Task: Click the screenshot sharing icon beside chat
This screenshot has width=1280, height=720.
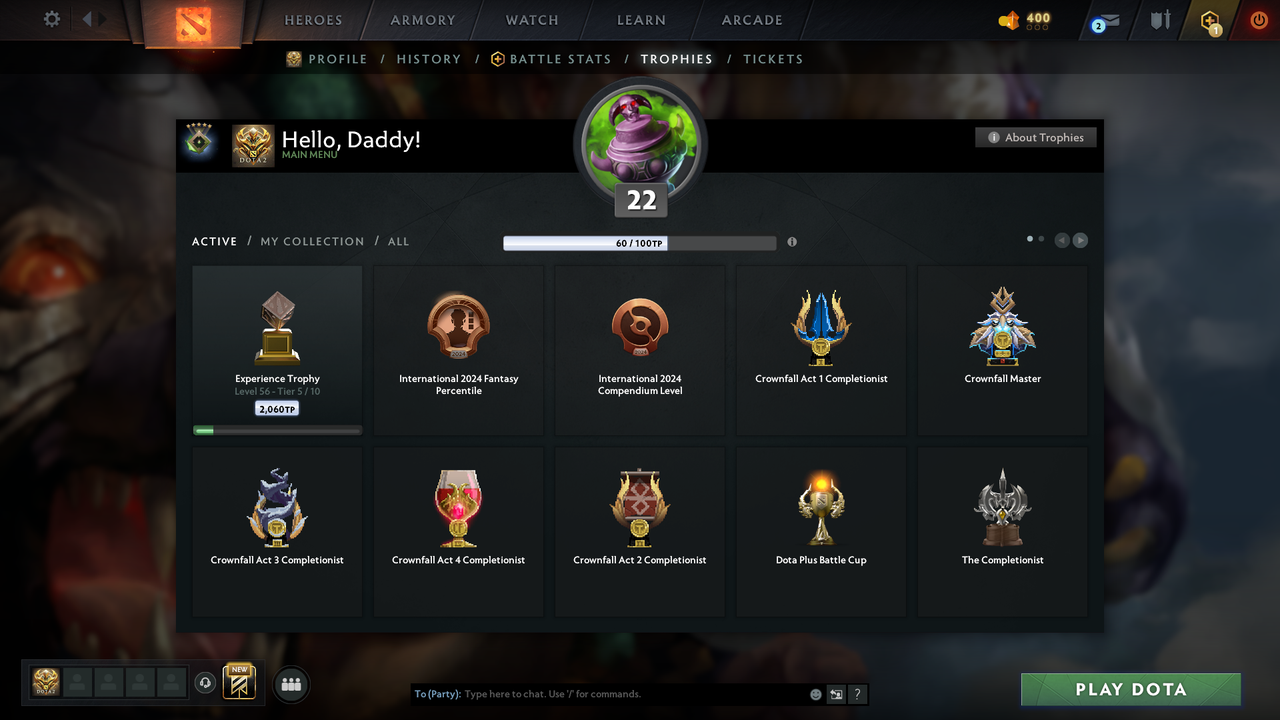Action: pyautogui.click(x=836, y=693)
